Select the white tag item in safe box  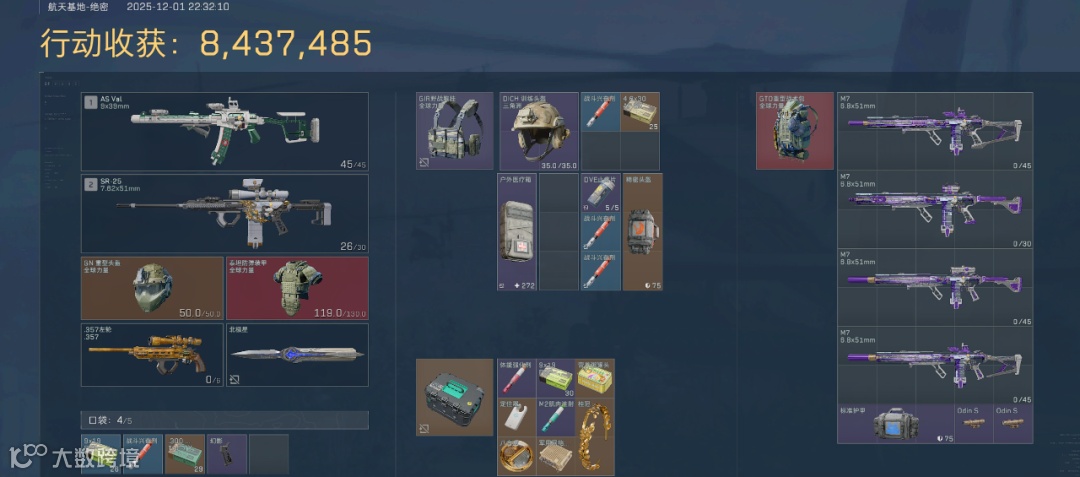[516, 417]
